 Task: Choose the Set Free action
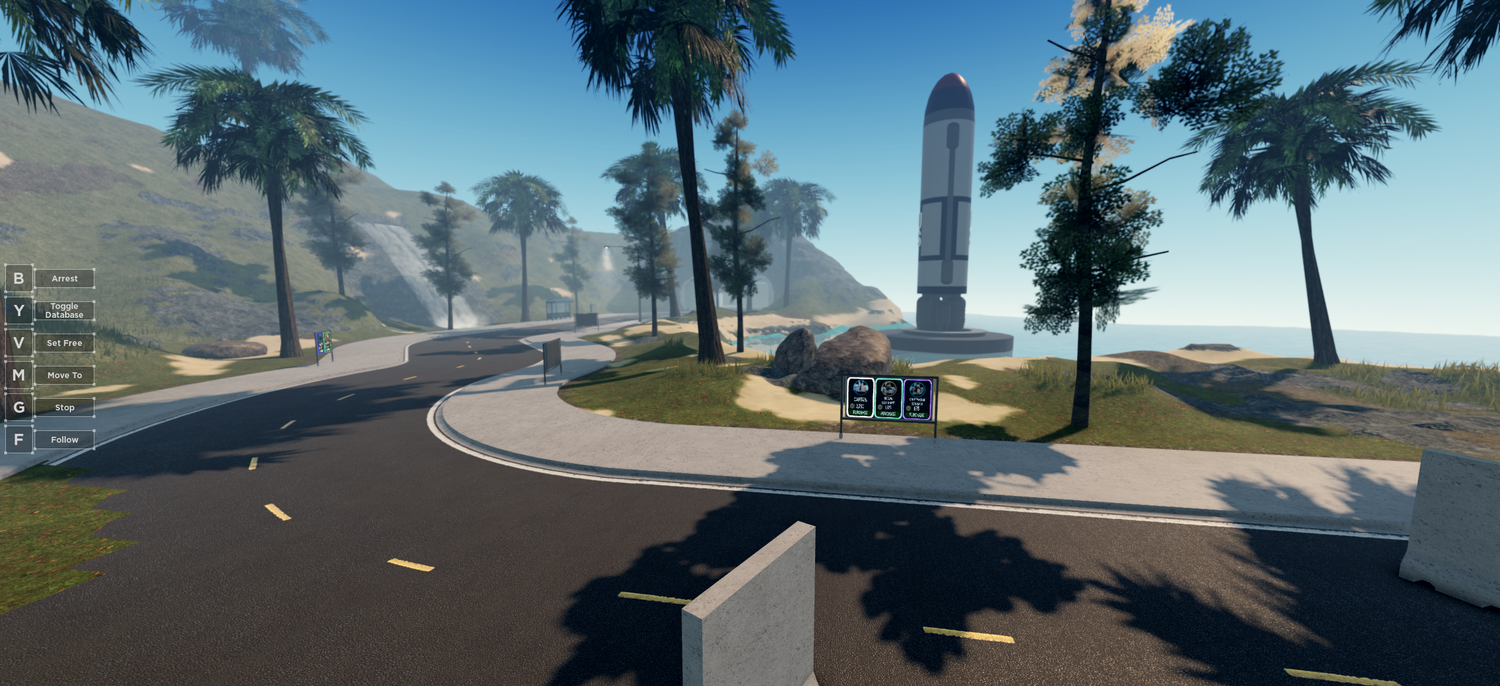(x=64, y=343)
